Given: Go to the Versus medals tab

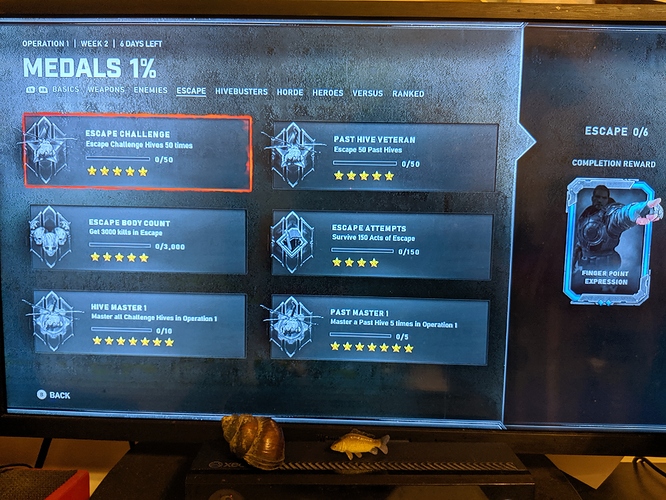Looking at the screenshot, I should [x=367, y=93].
